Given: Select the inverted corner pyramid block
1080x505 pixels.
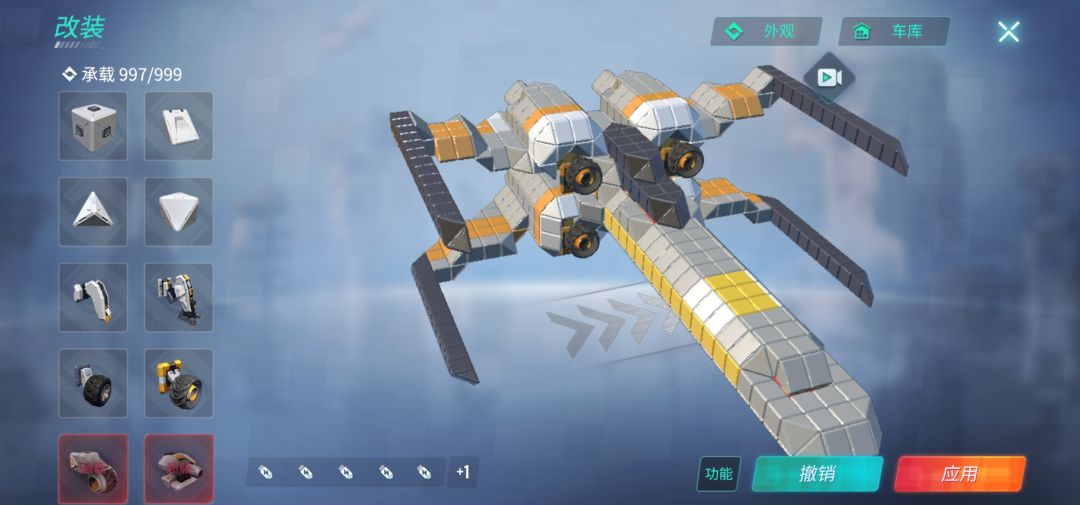Looking at the screenshot, I should click(x=179, y=211).
